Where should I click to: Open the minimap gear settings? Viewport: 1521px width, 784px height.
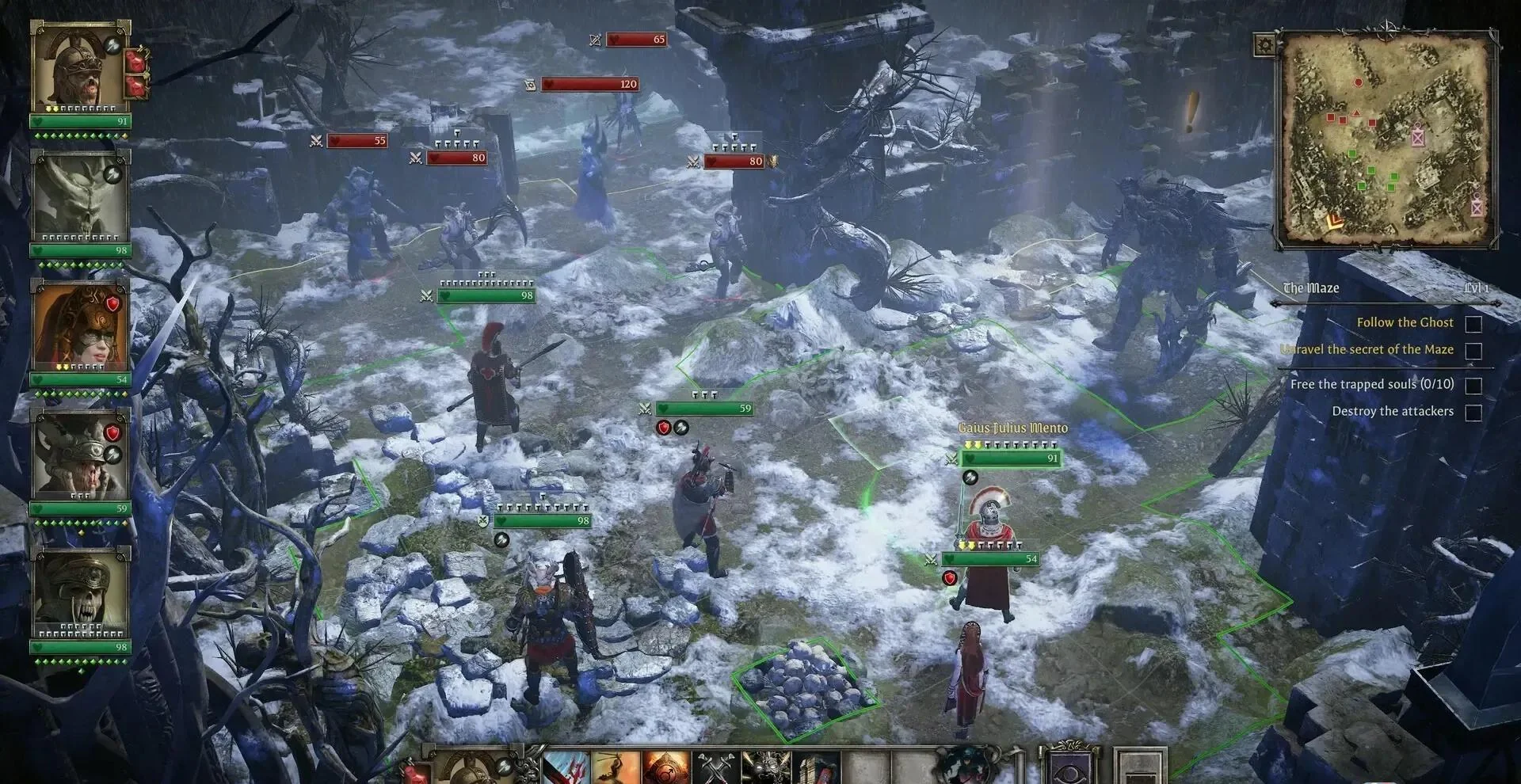point(1264,44)
